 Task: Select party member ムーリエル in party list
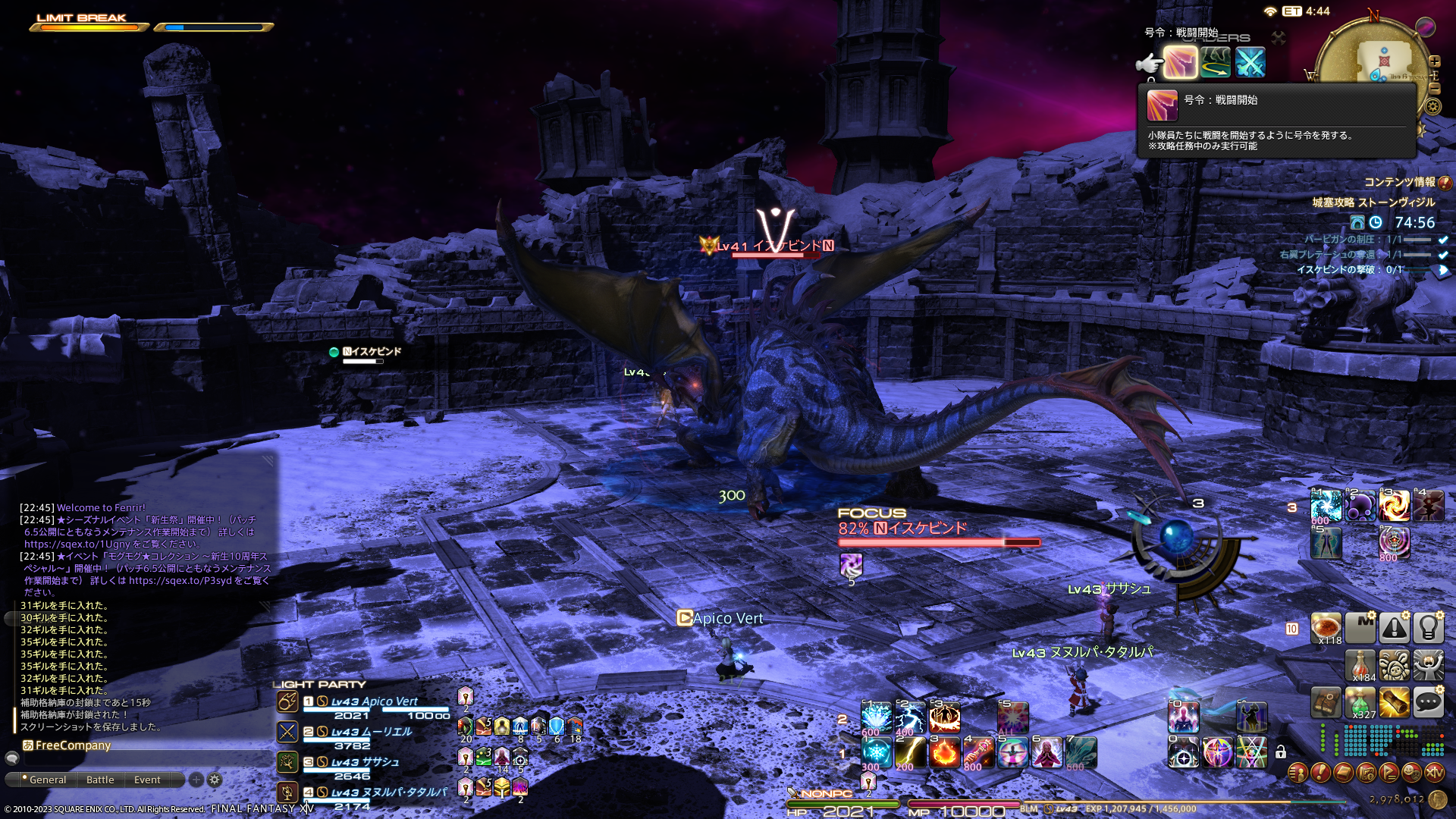click(x=372, y=733)
